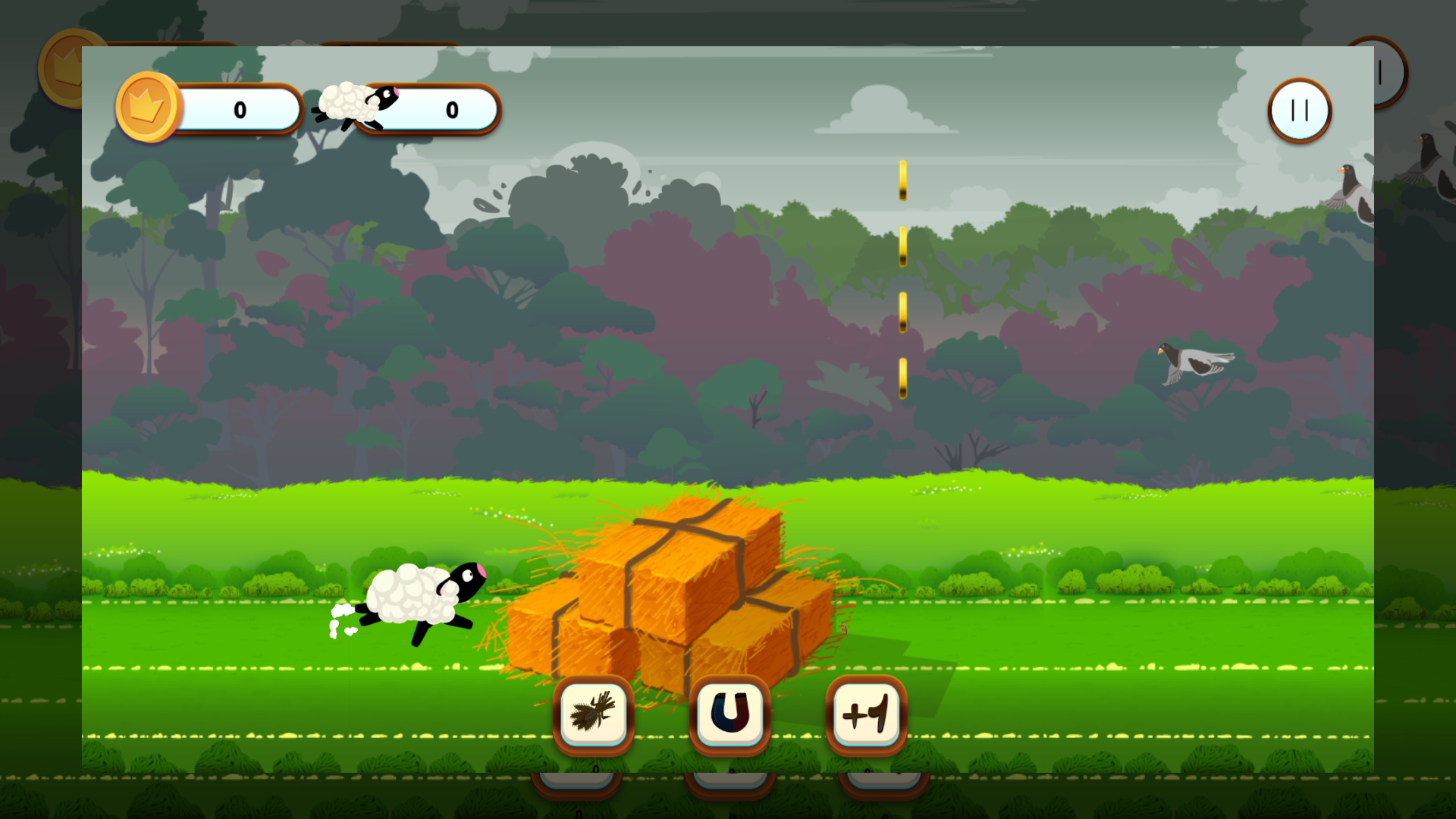Open the pause menu icon
Image resolution: width=1456 pixels, height=819 pixels.
coord(1298,111)
